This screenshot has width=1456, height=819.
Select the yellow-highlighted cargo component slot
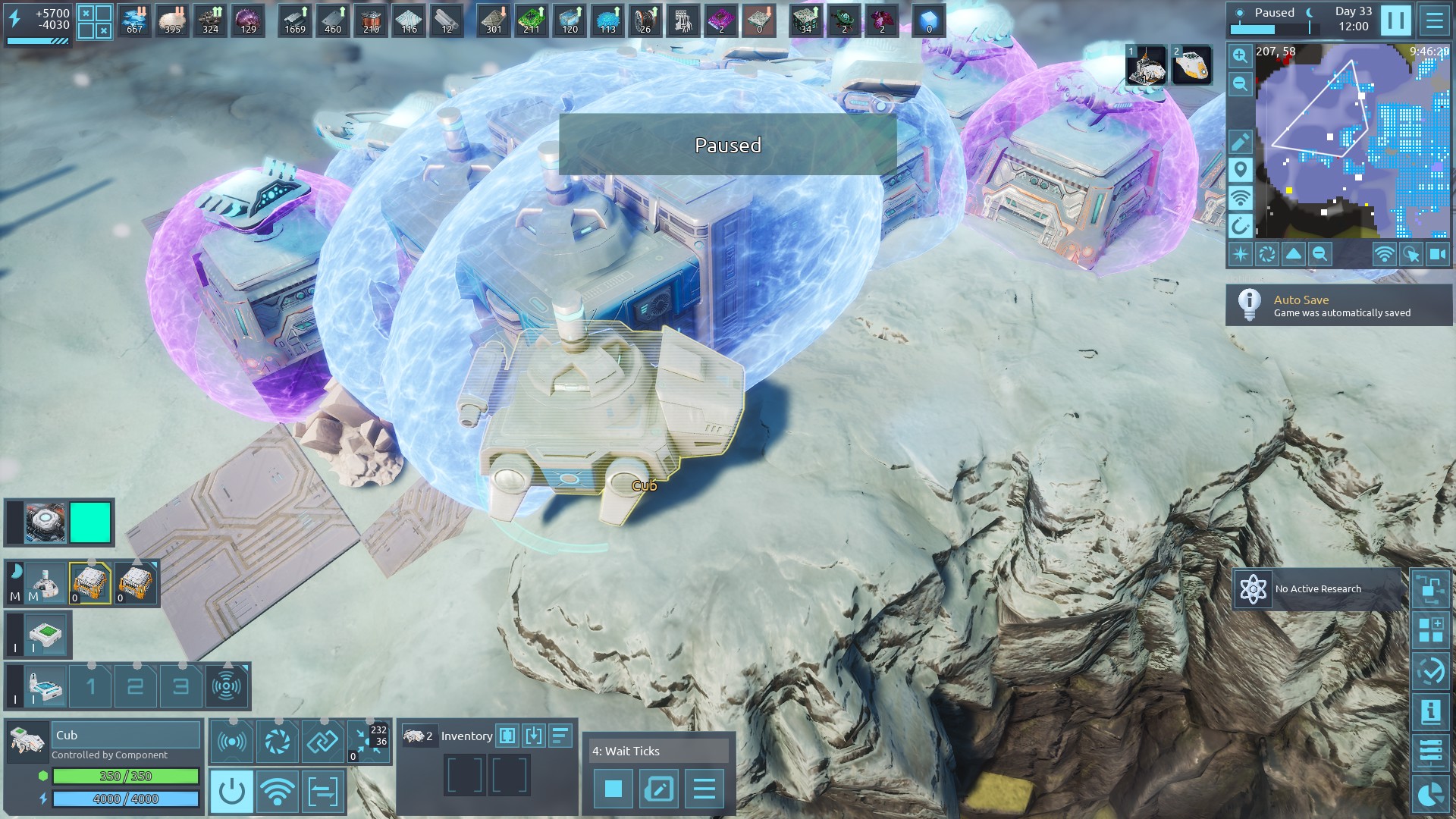(x=90, y=583)
